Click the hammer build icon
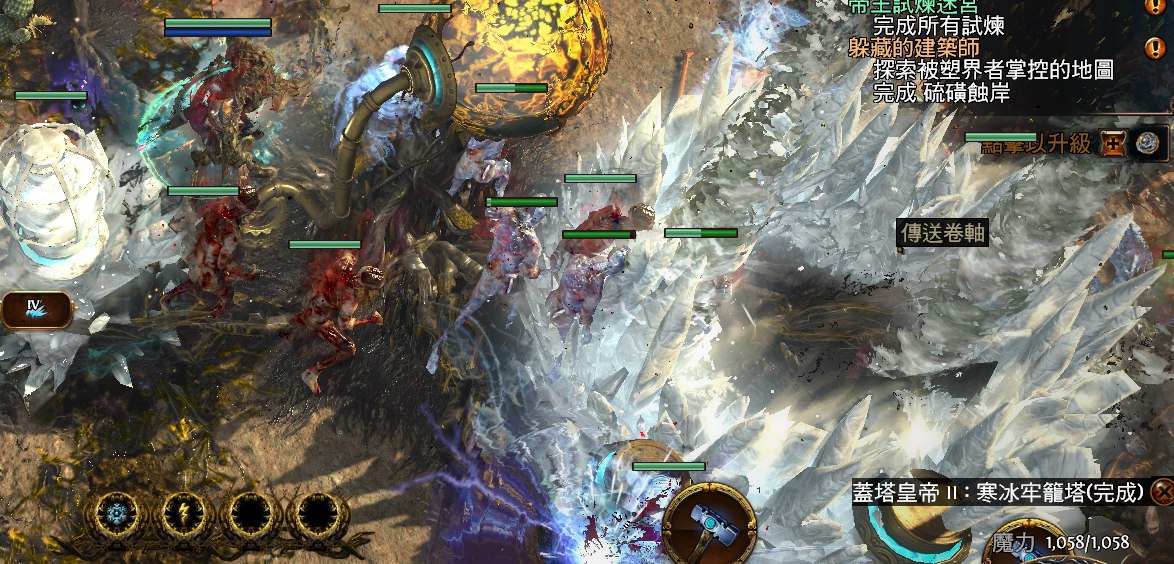1174x564 pixels. (x=708, y=525)
